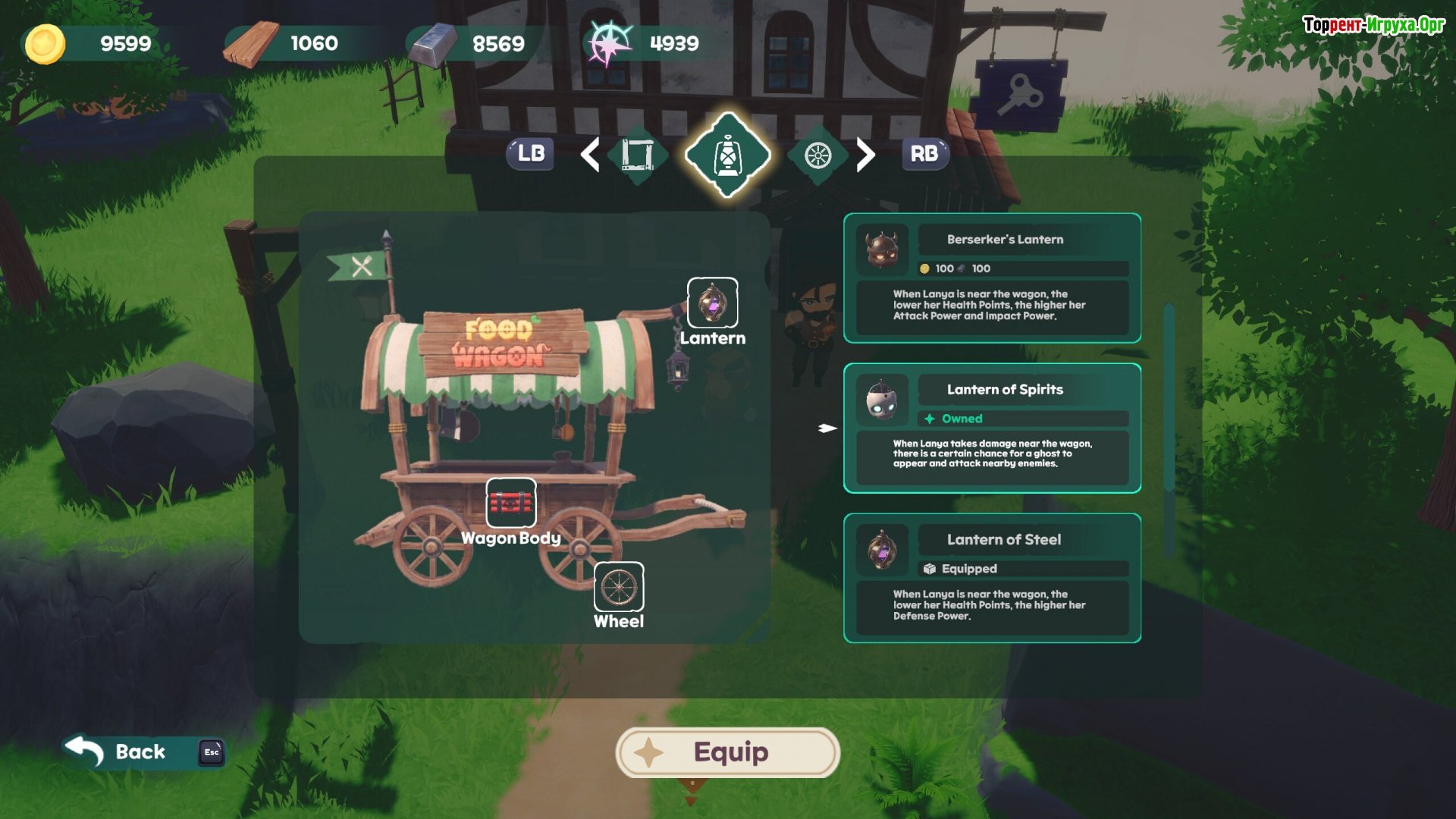This screenshot has width=1456, height=819.
Task: Select the Lantern slot on the wagon
Action: coord(712,303)
